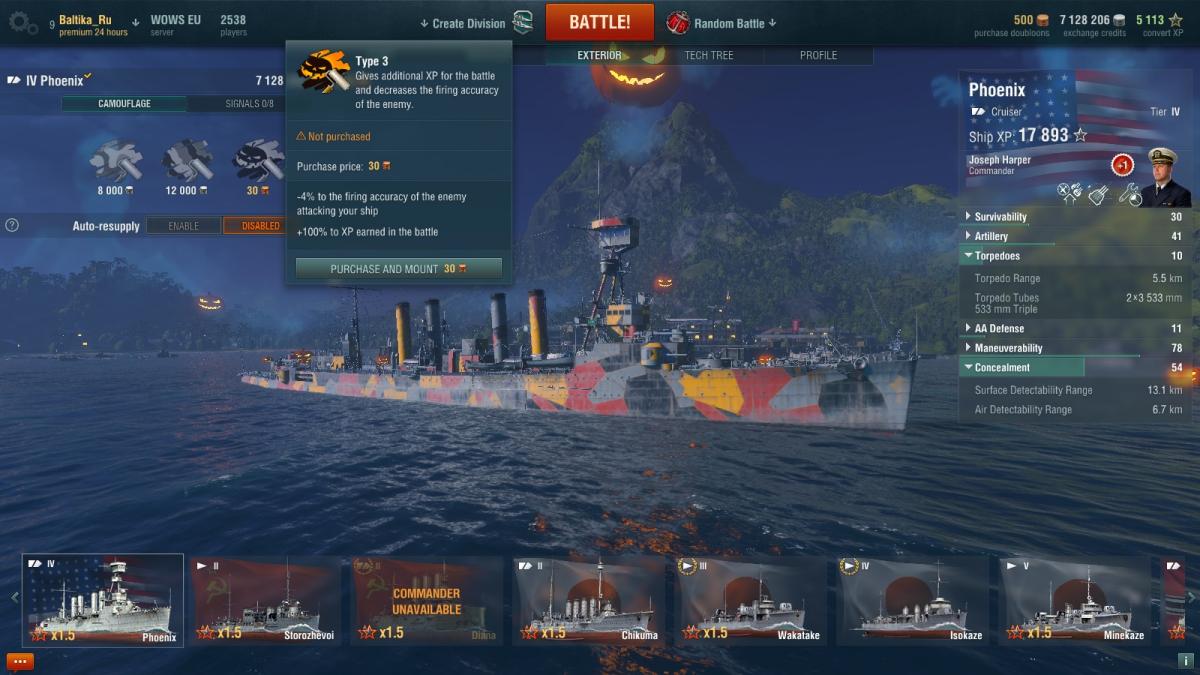Expand the Survivability stats section
The width and height of the screenshot is (1200, 675).
click(x=1000, y=217)
